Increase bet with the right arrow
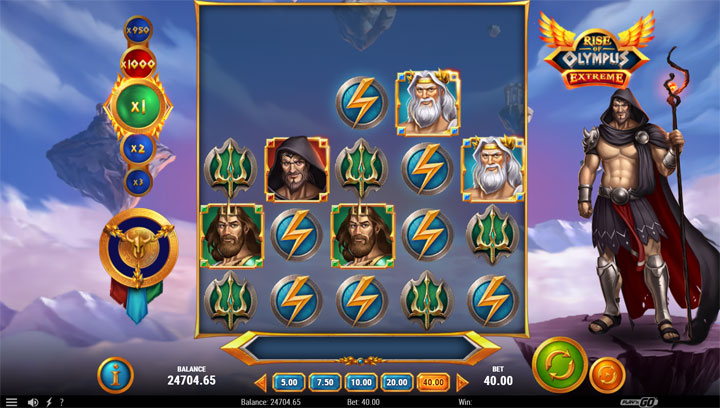The image size is (720, 408). pos(462,382)
